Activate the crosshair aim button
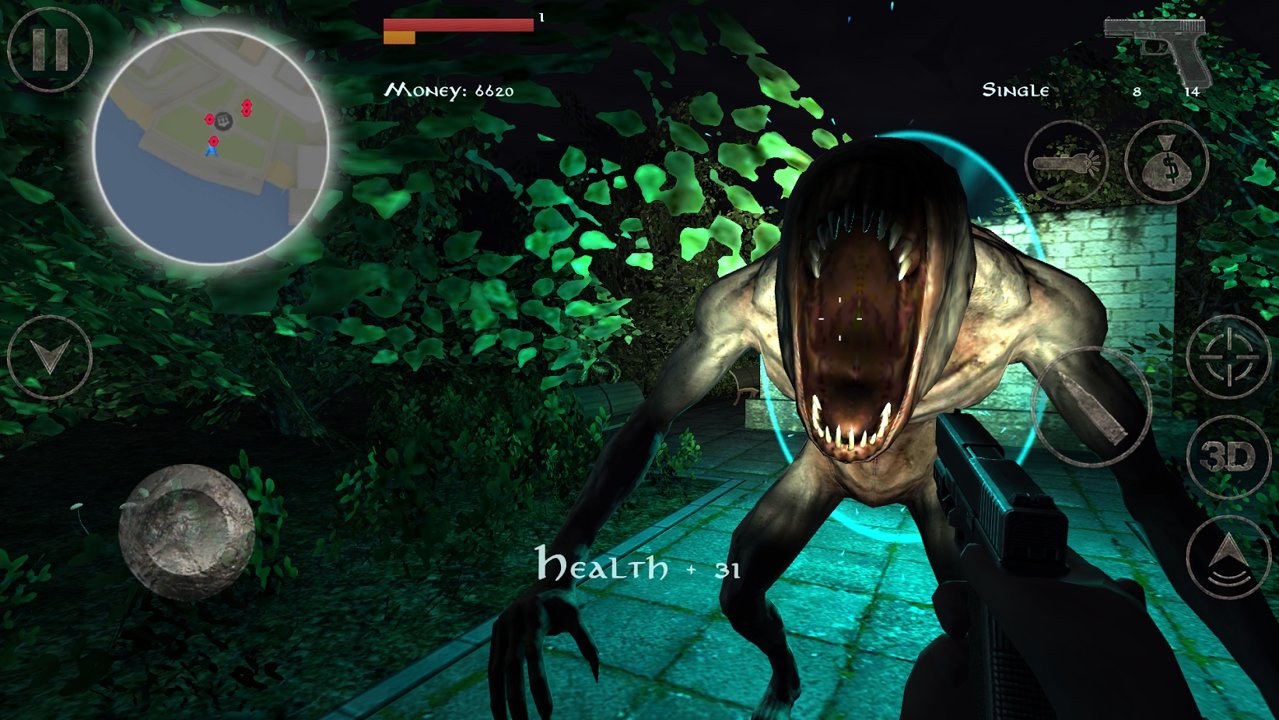 point(1228,357)
